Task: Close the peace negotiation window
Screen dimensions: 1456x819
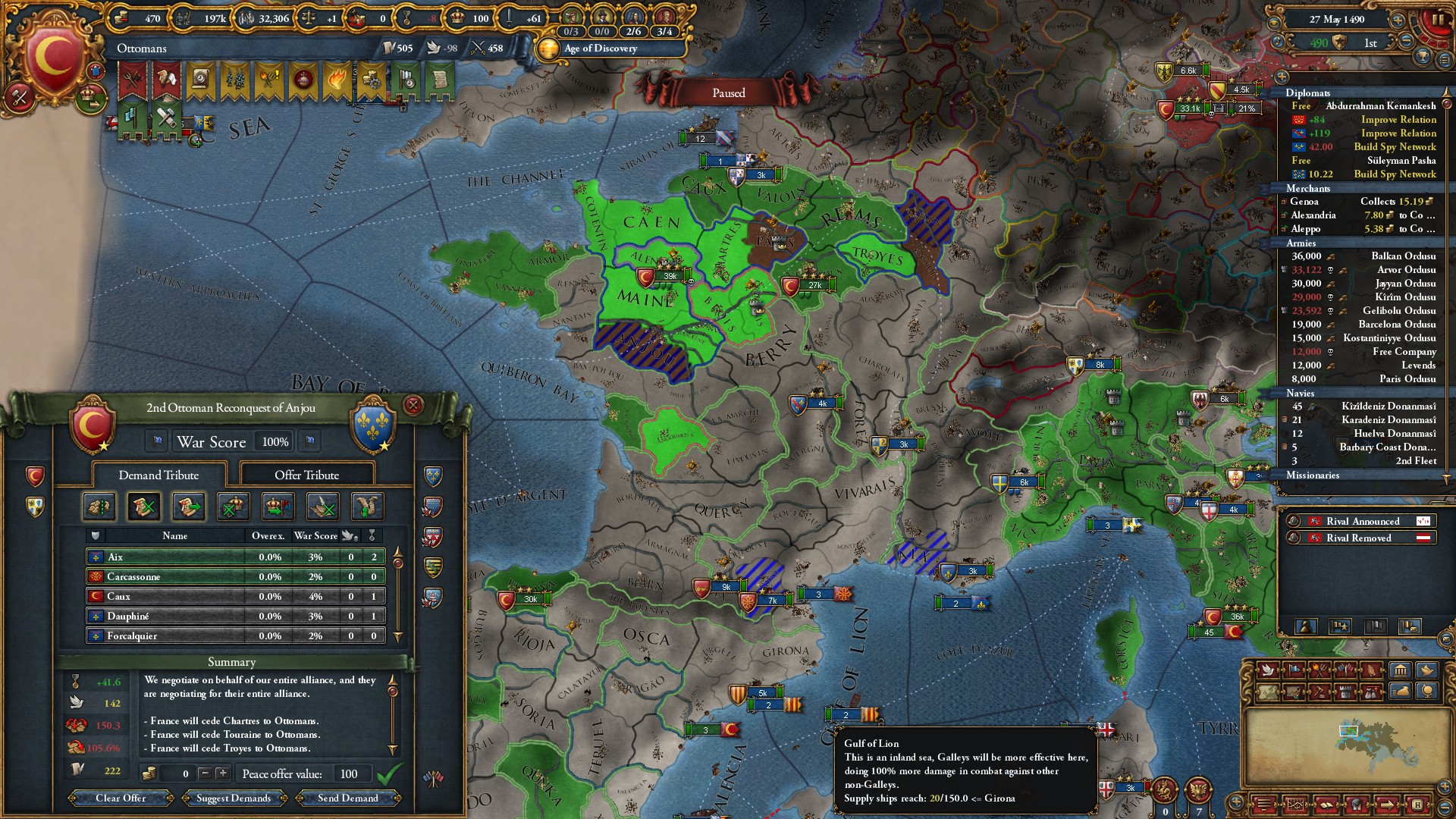Action: [x=413, y=405]
